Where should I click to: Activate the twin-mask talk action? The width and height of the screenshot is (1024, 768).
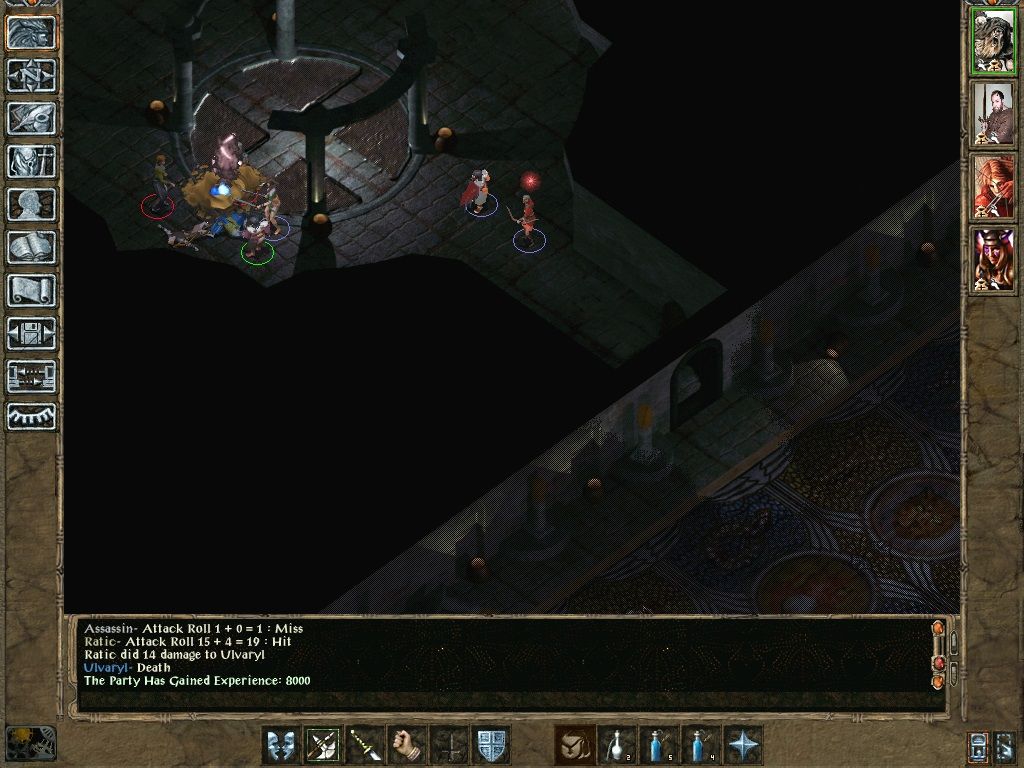(282, 746)
